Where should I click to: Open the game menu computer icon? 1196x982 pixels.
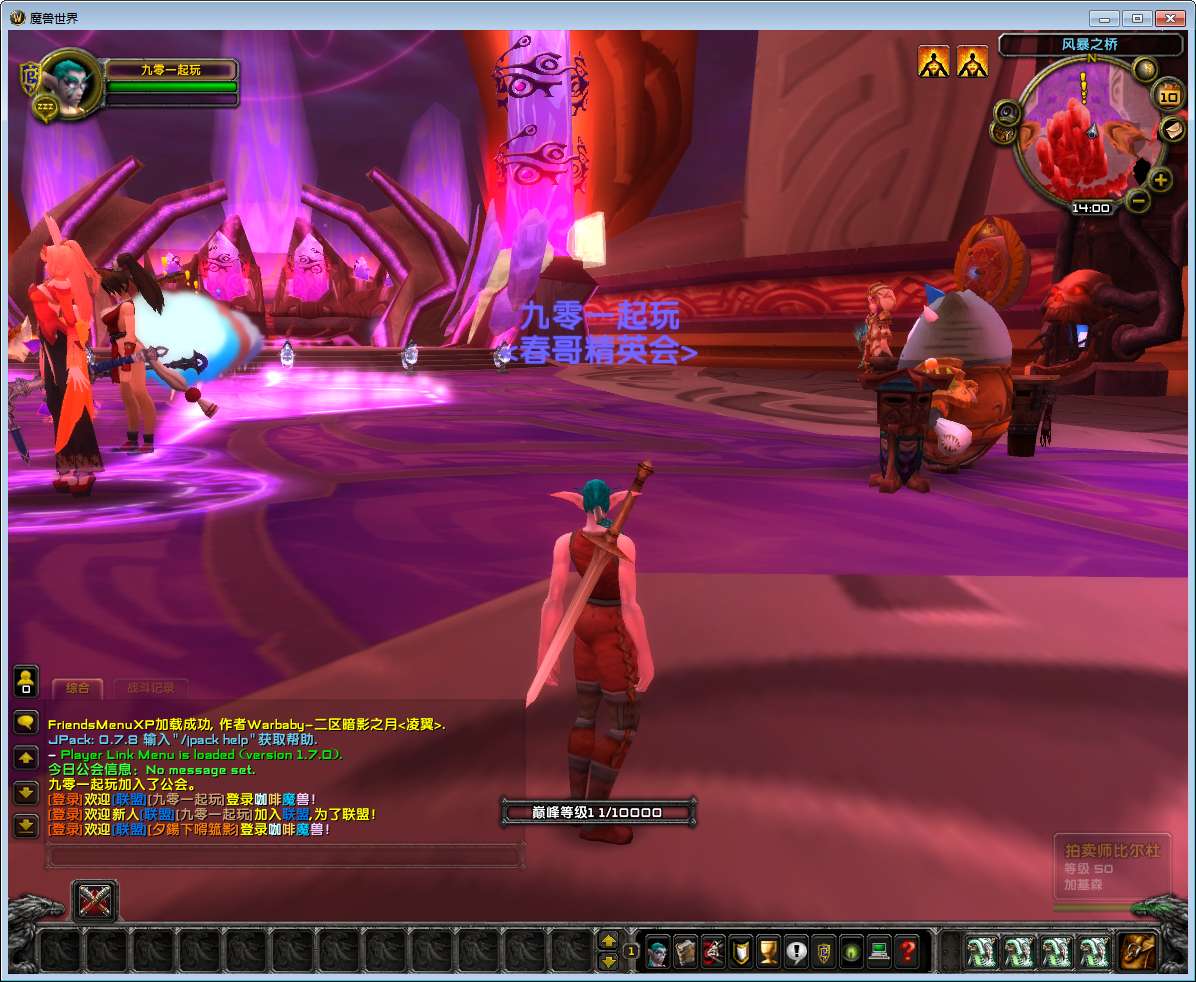(879, 951)
